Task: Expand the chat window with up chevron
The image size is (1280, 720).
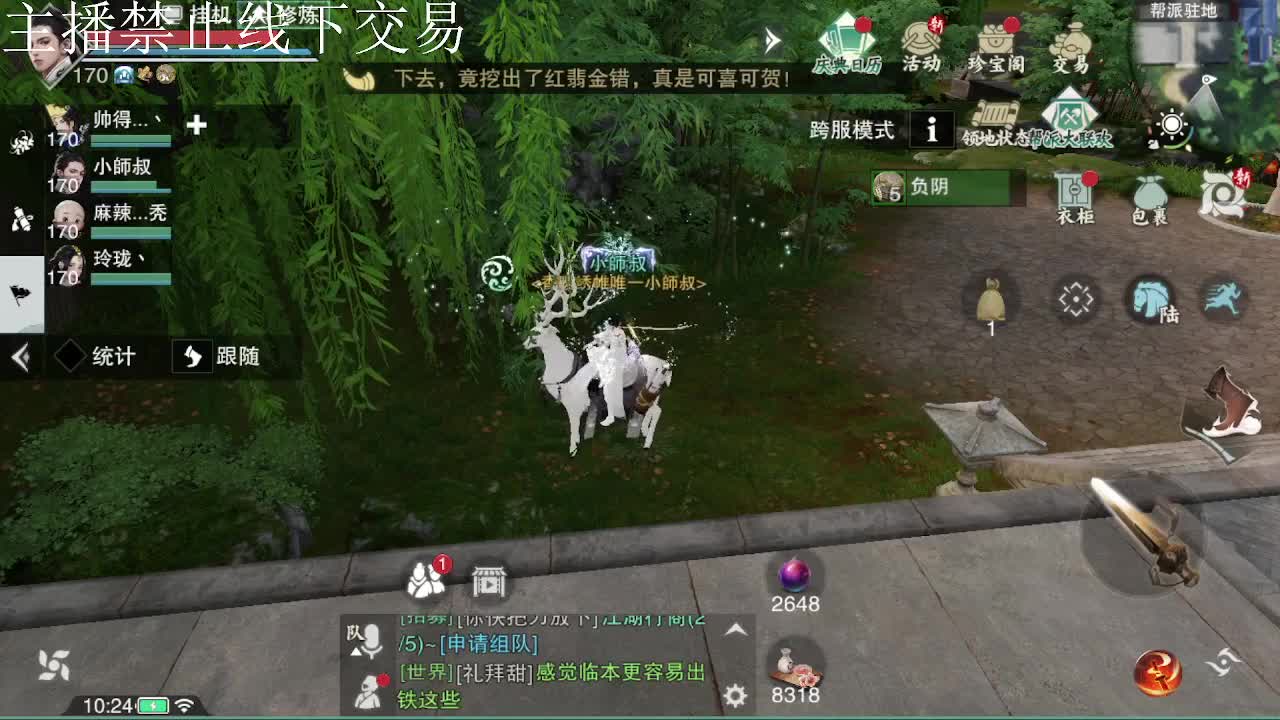Action: coord(737,630)
